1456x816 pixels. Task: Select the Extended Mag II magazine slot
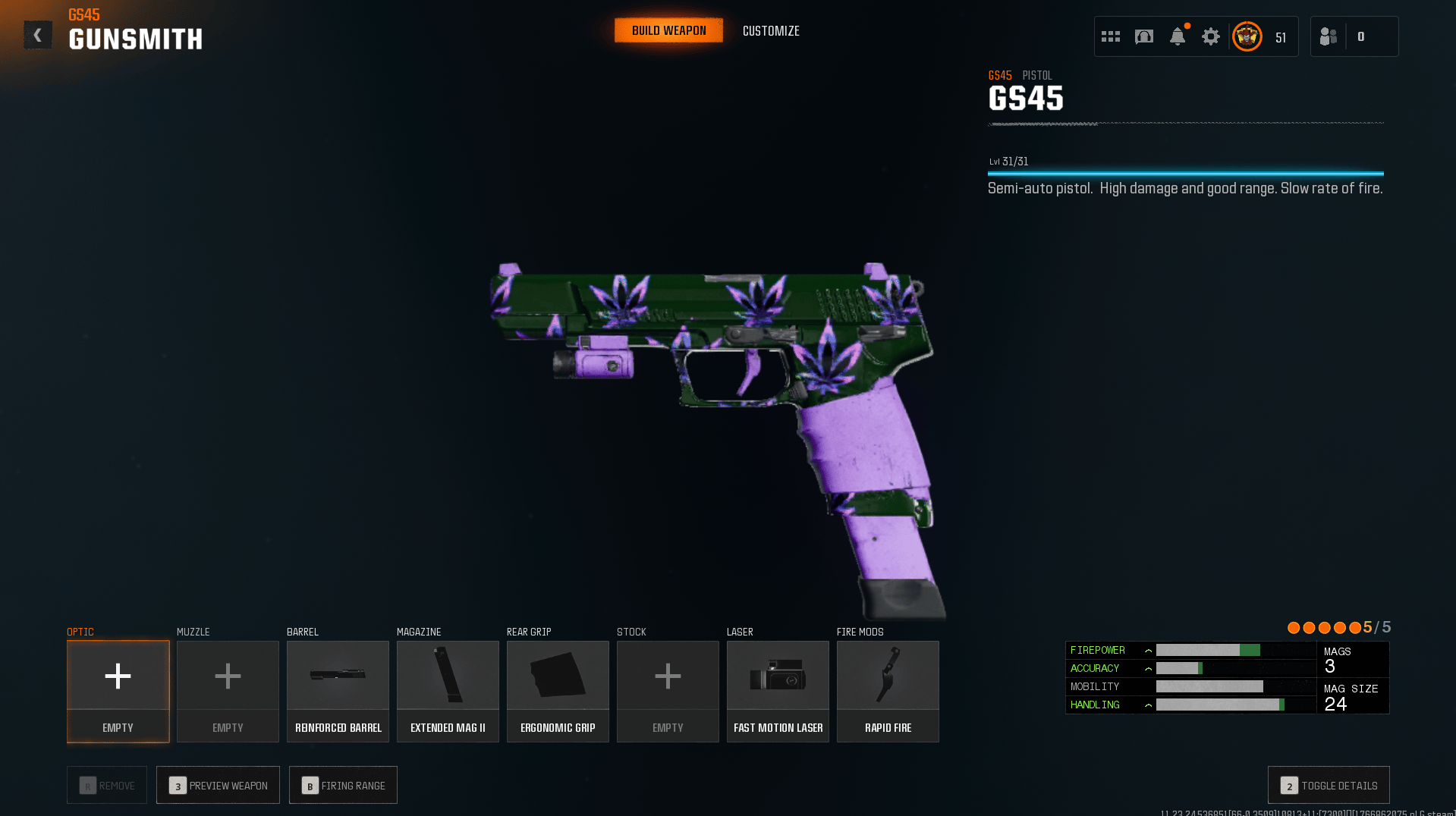coord(447,690)
